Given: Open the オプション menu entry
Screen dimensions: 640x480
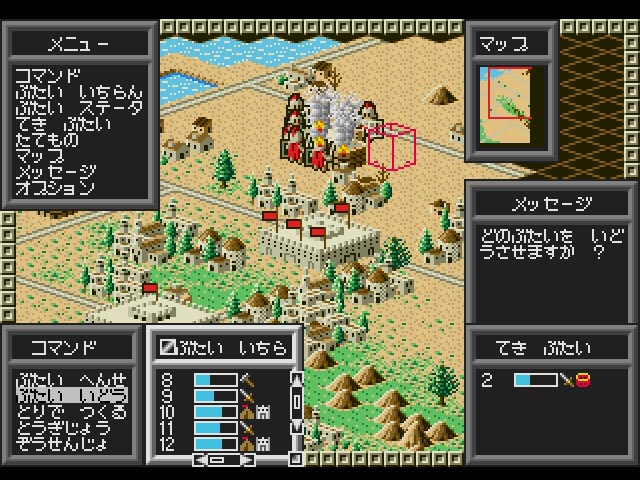Looking at the screenshot, I should click(55, 188).
